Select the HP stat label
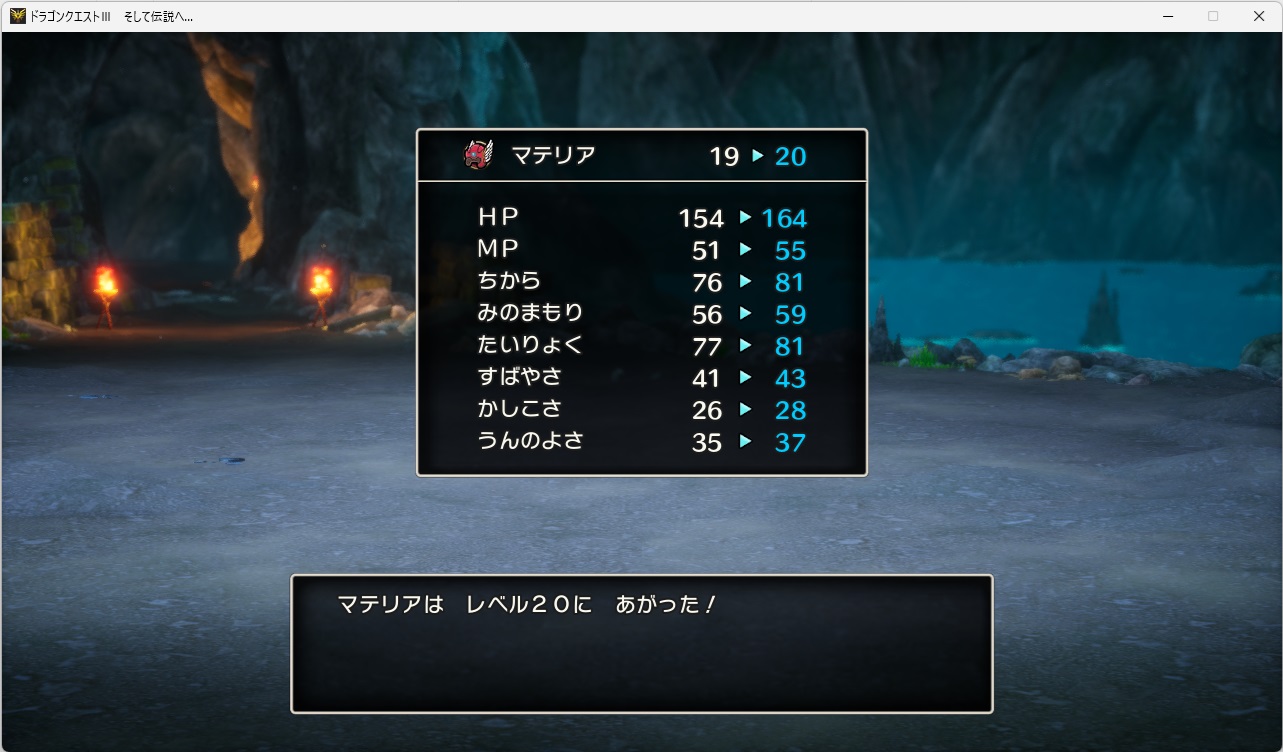 click(x=498, y=217)
